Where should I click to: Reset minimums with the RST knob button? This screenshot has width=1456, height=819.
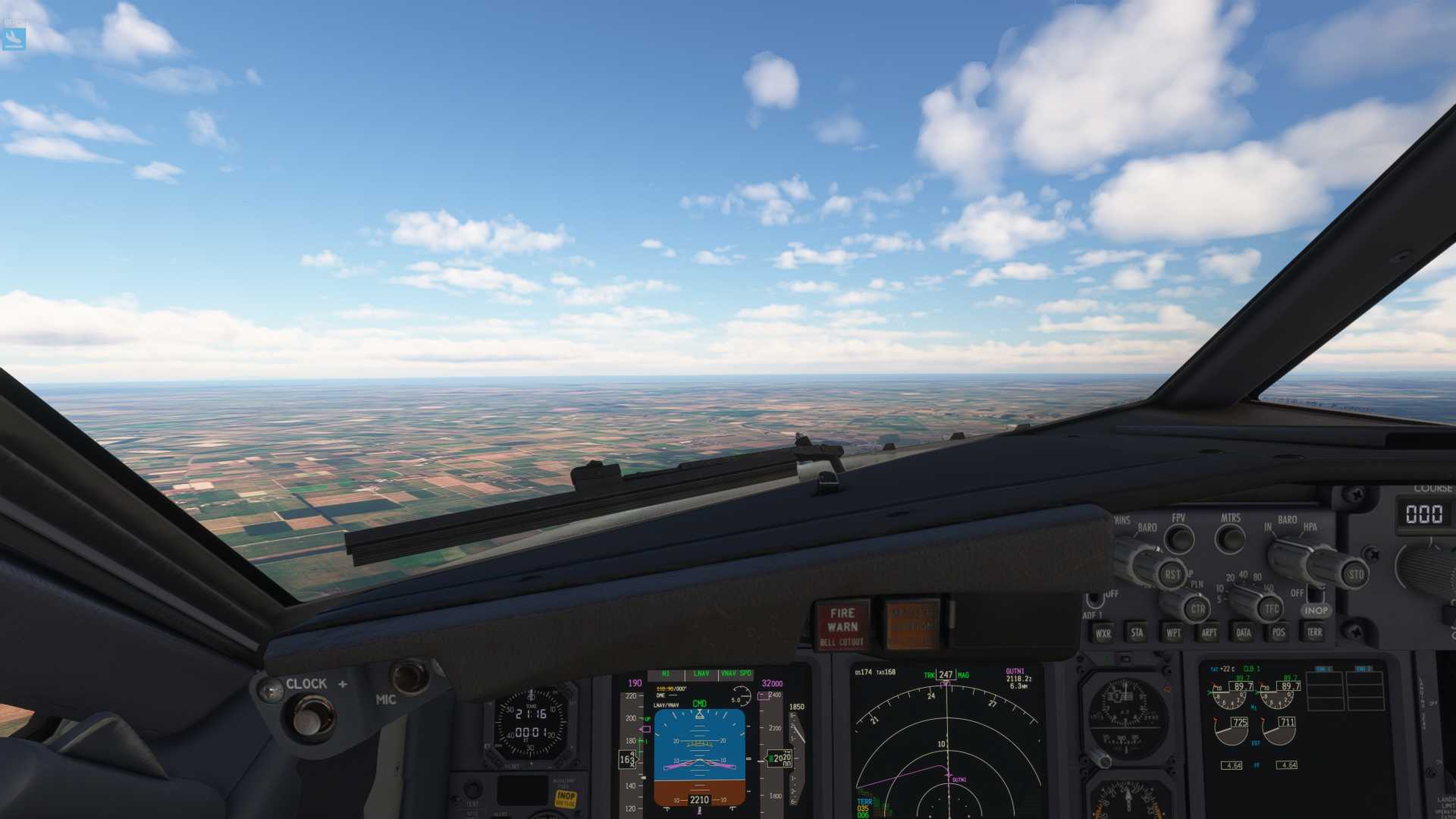[x=1172, y=574]
